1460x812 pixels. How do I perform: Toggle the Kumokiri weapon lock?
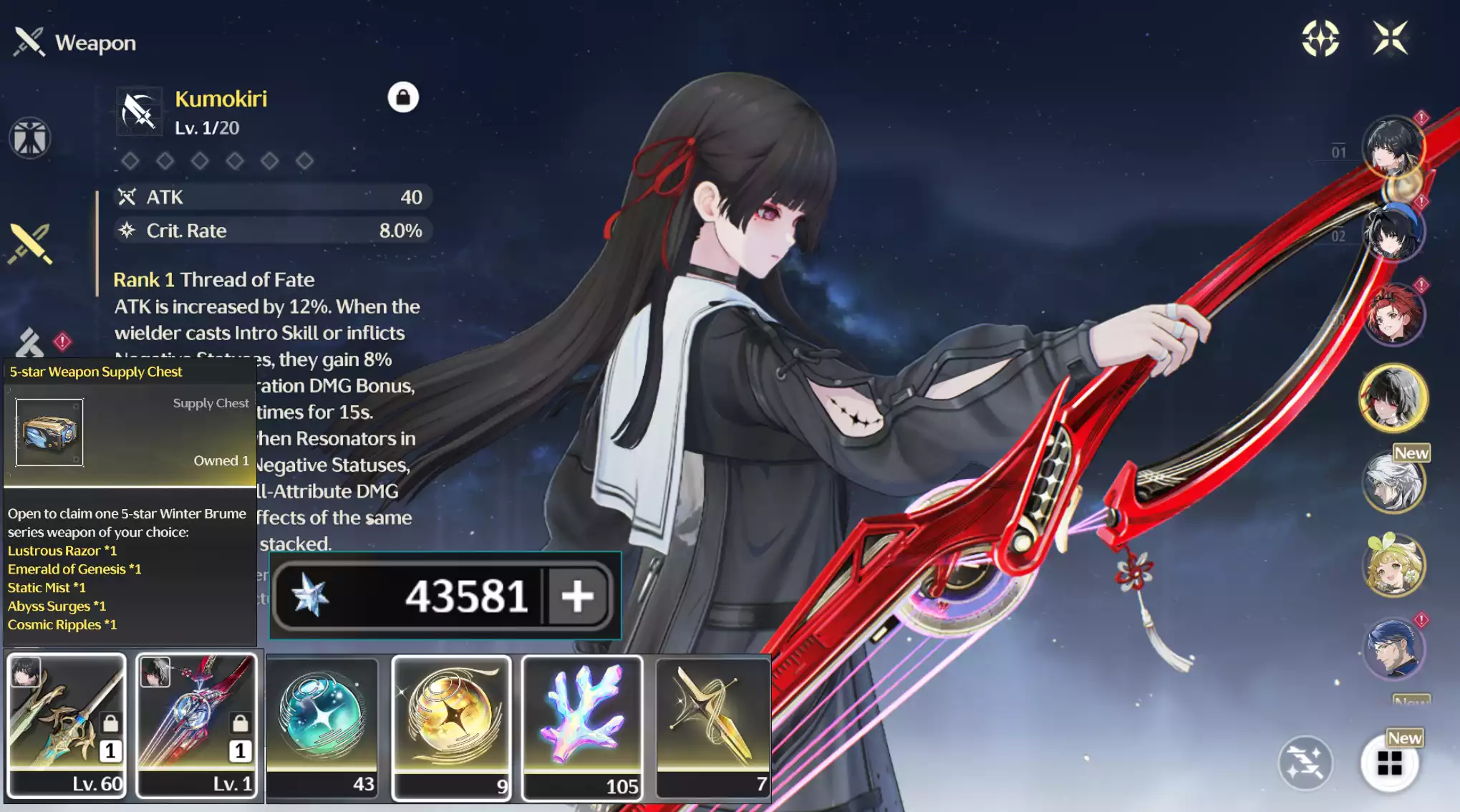(x=403, y=97)
